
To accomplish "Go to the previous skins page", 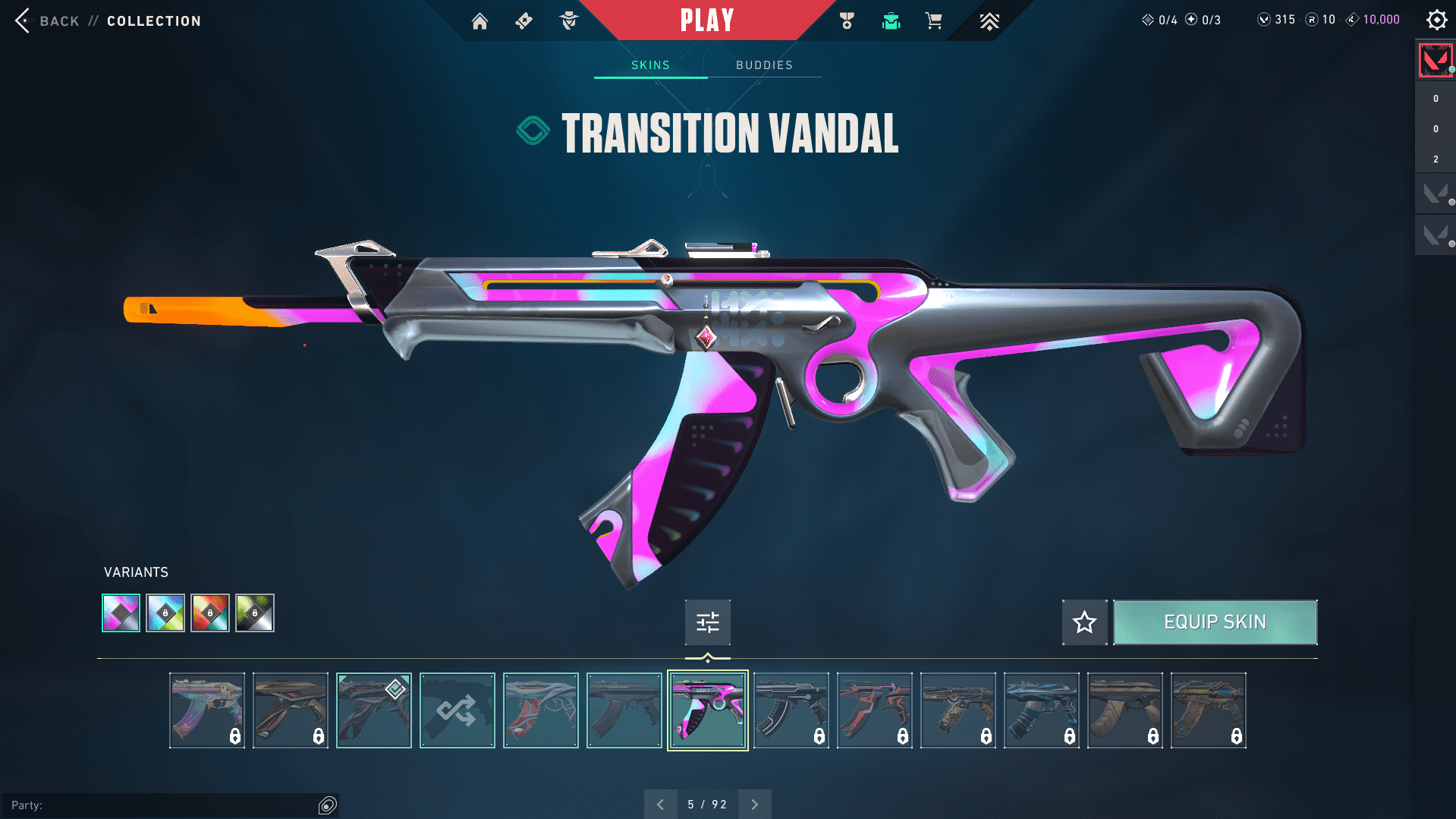I will (660, 804).
